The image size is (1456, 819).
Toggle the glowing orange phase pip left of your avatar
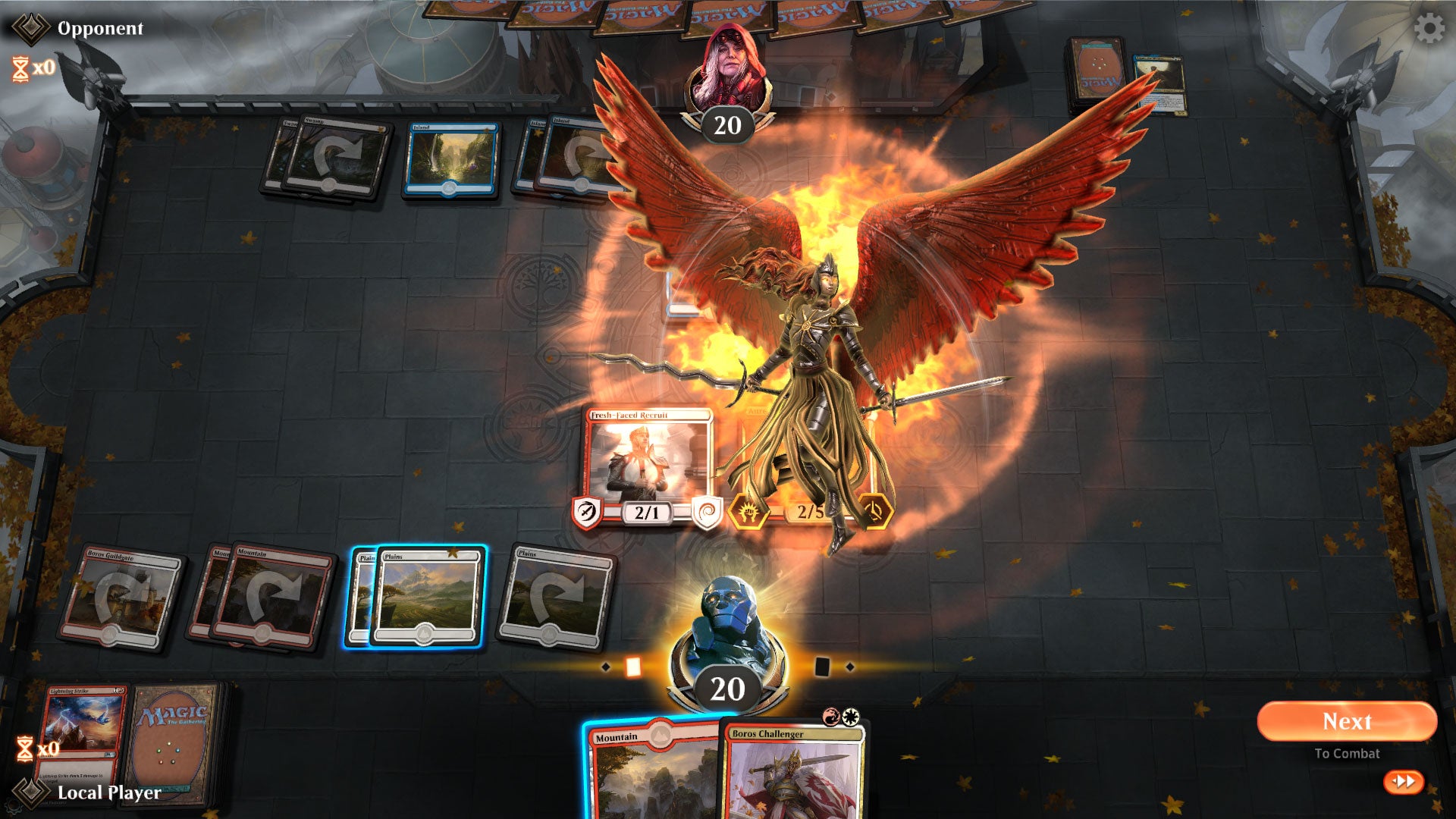coord(634,668)
